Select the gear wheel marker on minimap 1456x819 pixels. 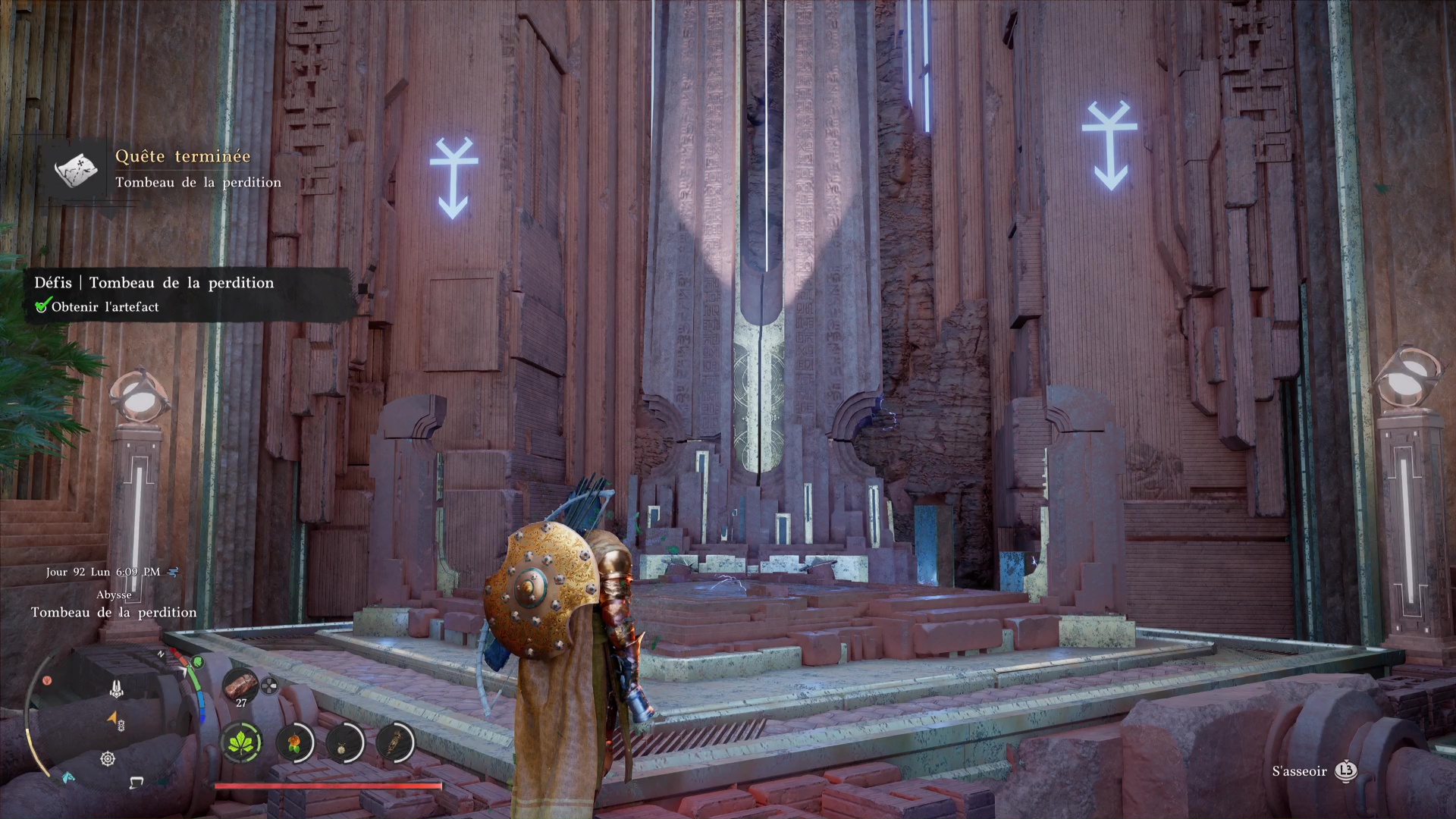pos(108,758)
